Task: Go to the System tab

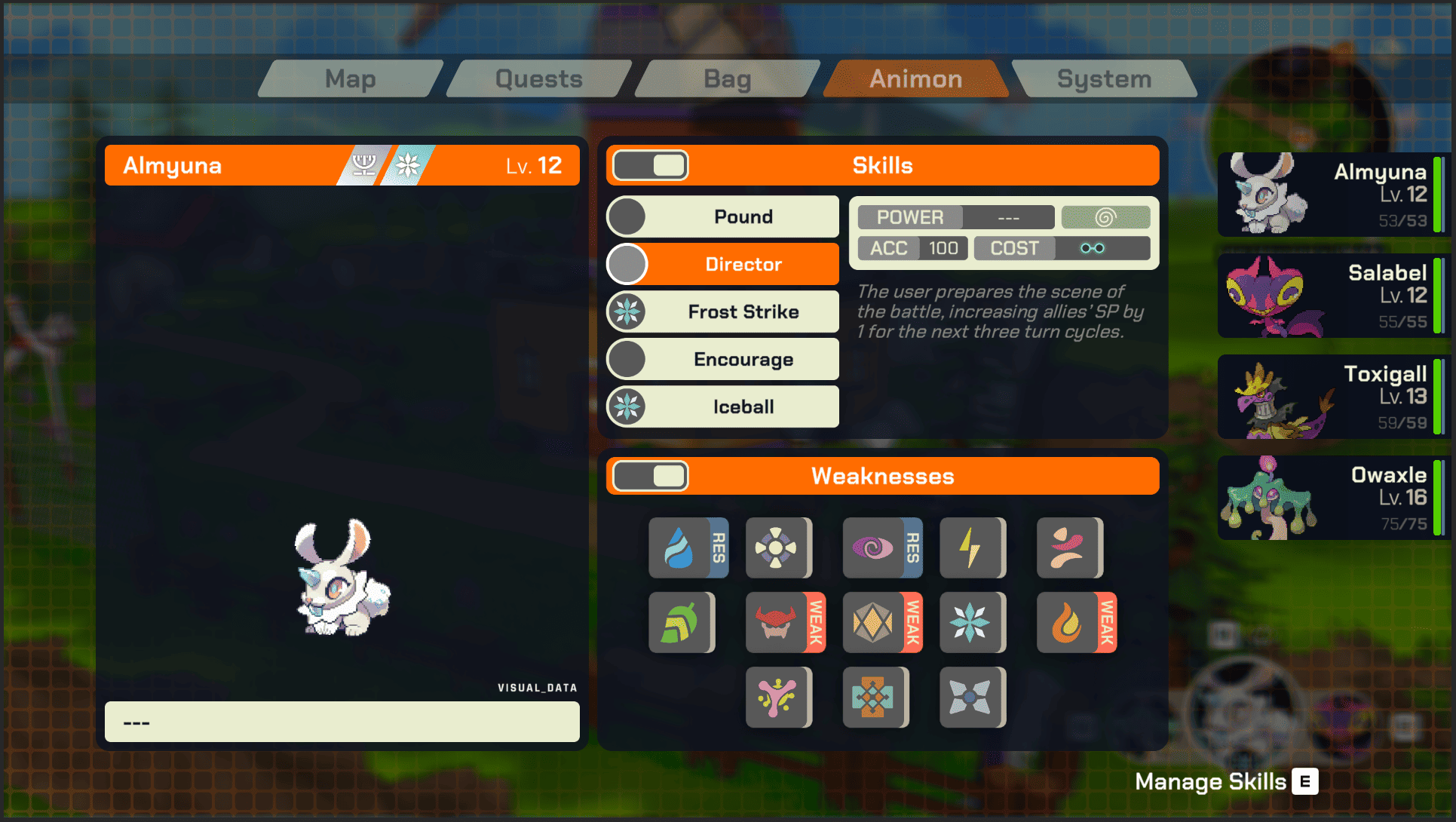Action: 1104,79
